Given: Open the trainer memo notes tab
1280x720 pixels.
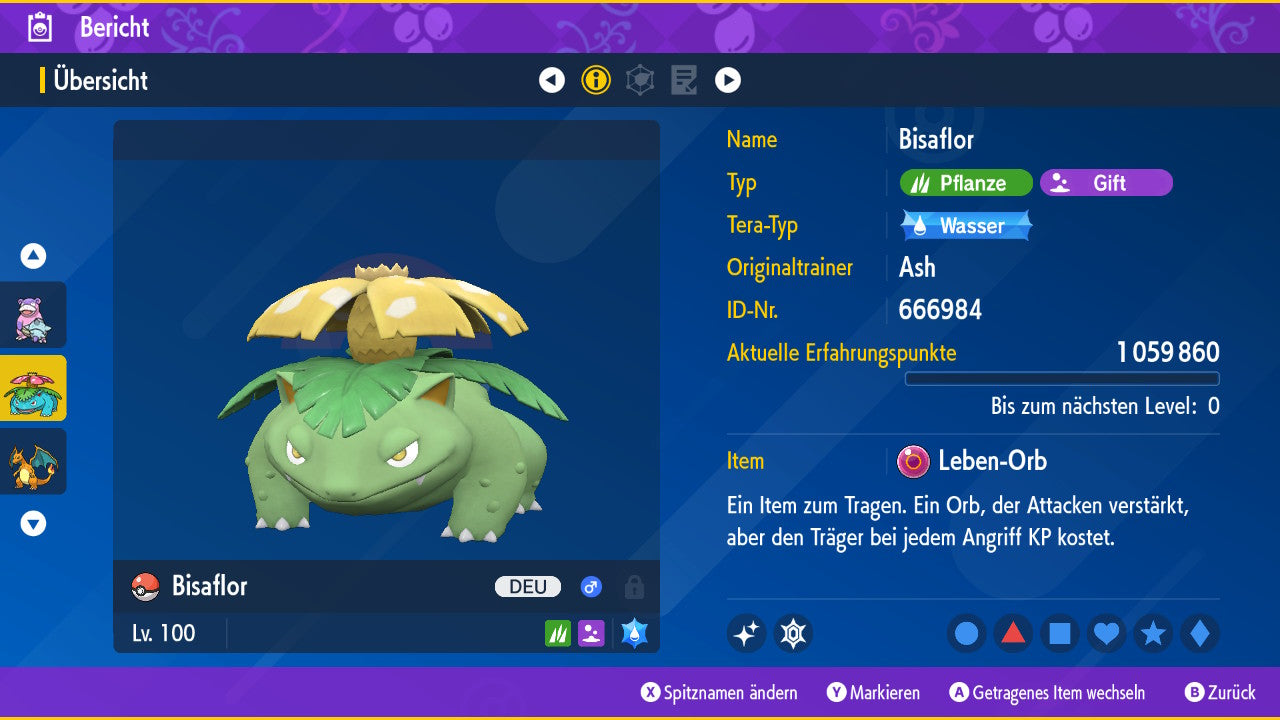Looking at the screenshot, I should pos(684,80).
